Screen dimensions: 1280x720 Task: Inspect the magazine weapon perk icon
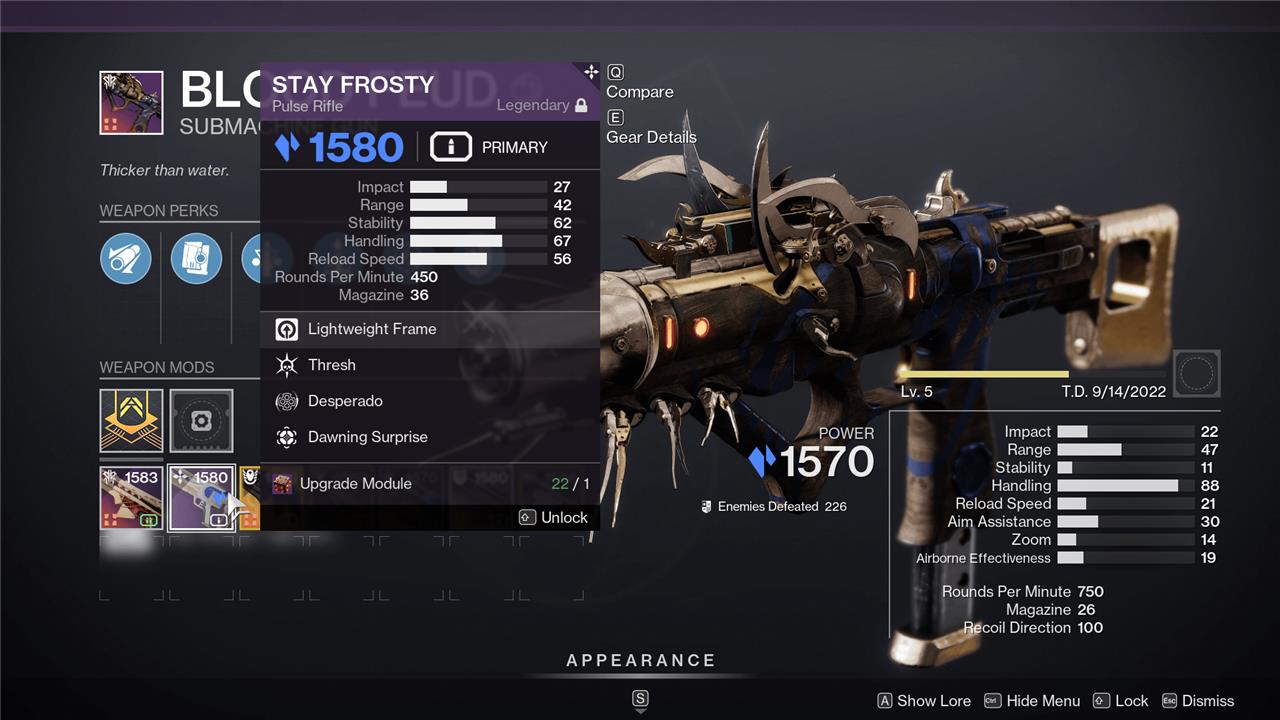click(196, 259)
